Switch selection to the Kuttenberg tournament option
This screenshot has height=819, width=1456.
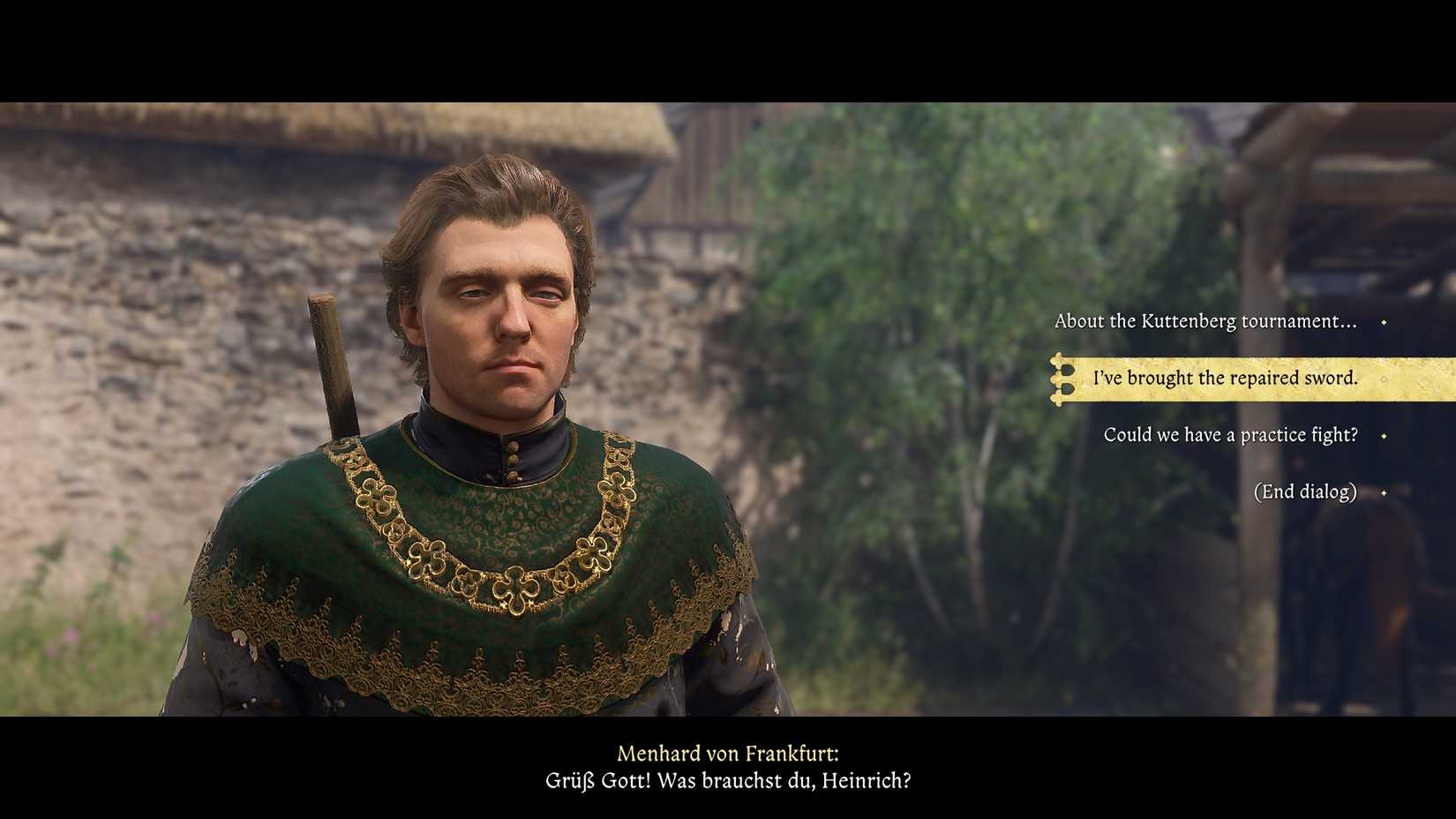click(1208, 321)
